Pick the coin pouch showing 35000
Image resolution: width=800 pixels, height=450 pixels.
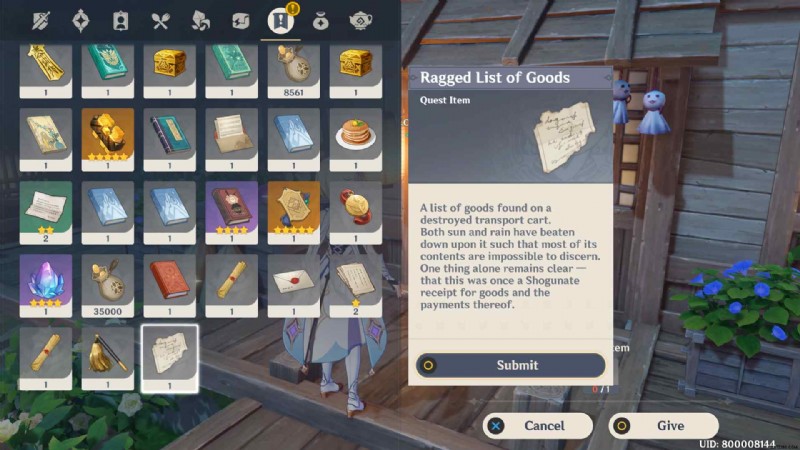coord(108,281)
